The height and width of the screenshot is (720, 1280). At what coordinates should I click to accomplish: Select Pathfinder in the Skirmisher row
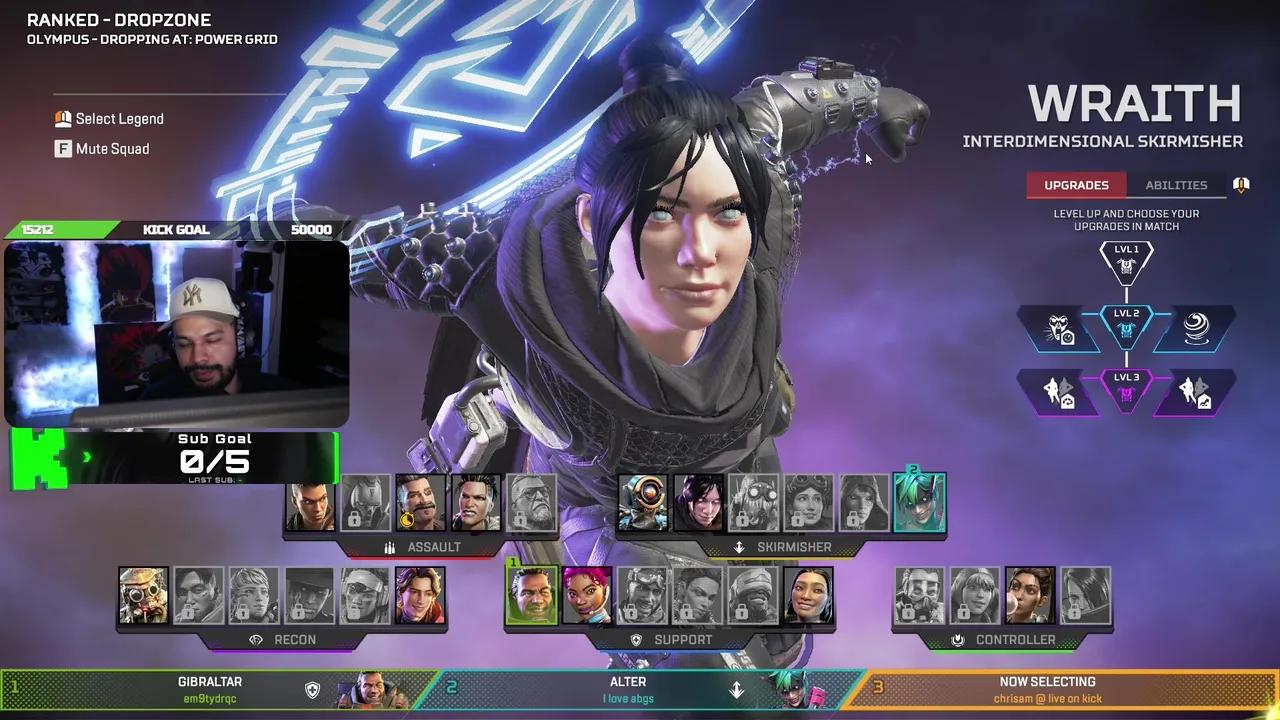pos(643,503)
